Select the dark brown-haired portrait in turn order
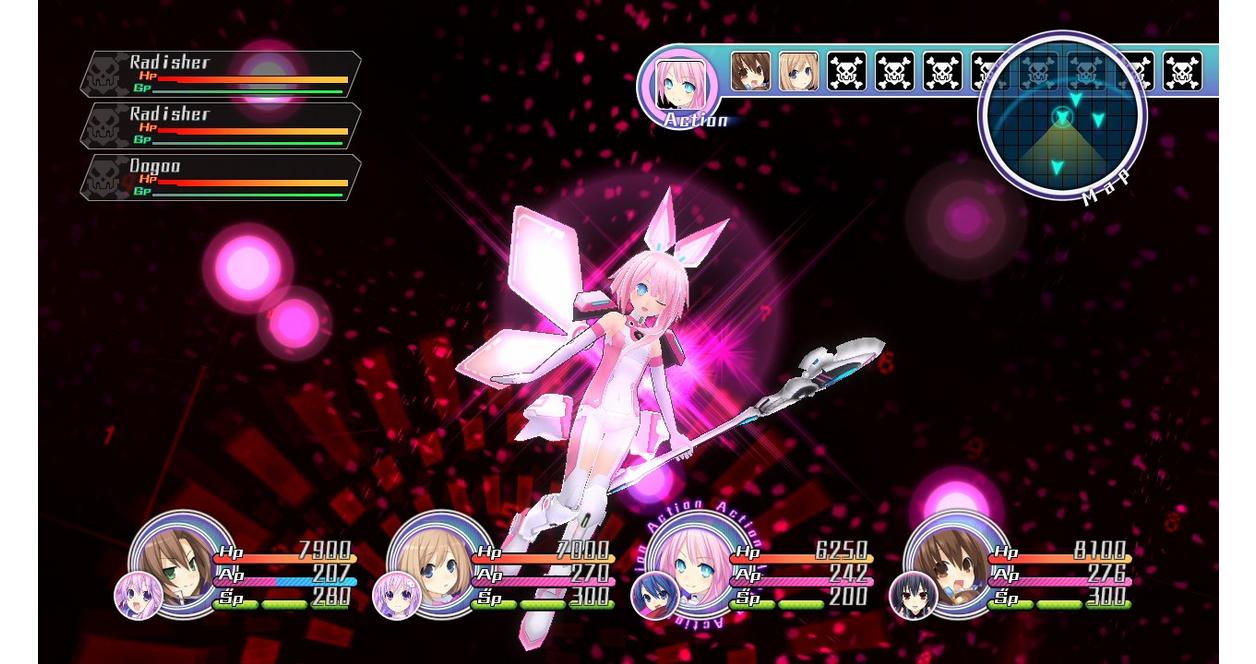 click(x=750, y=72)
